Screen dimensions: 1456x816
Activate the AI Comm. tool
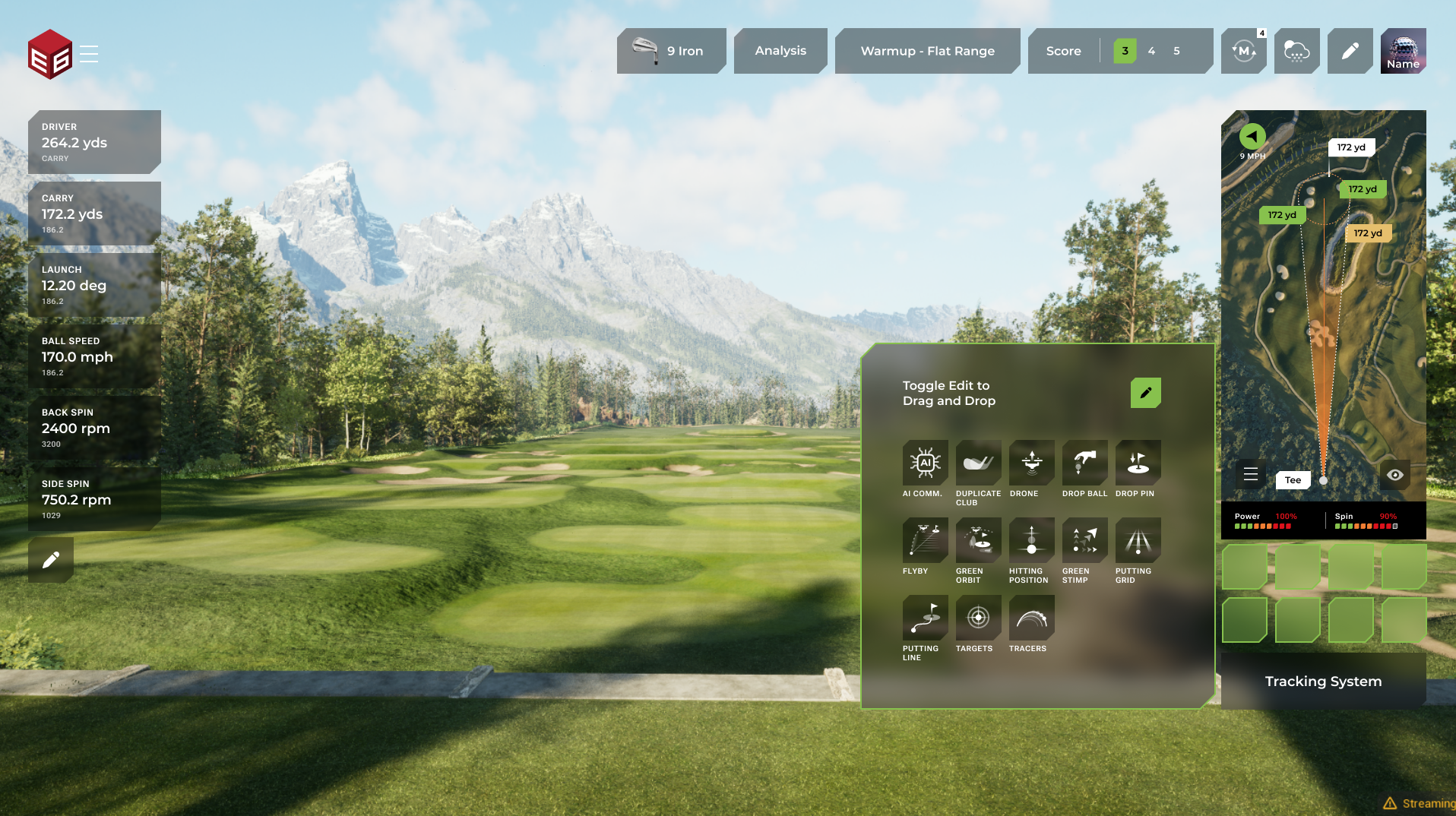click(x=925, y=463)
